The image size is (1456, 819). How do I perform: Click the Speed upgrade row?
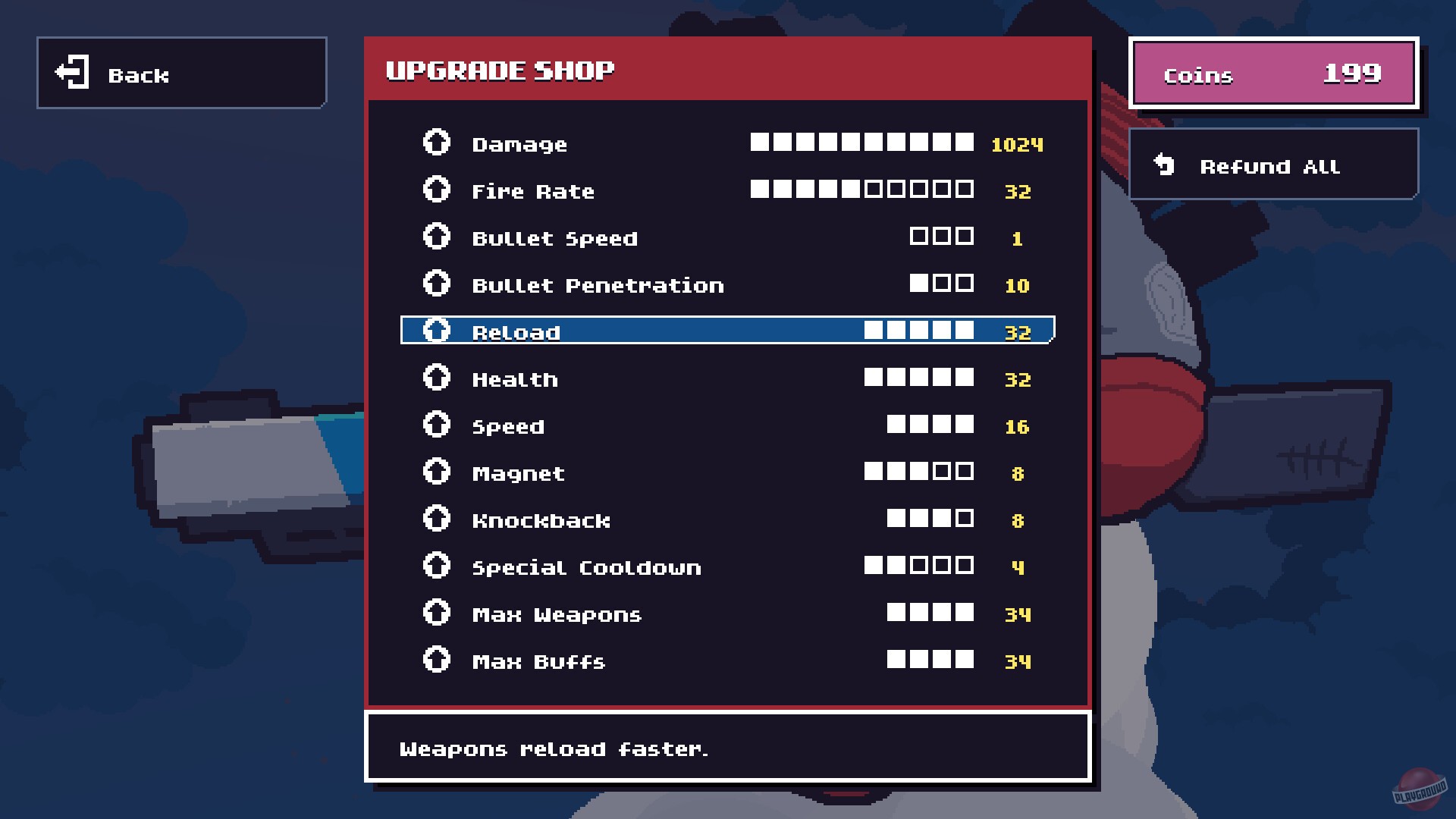coord(682,425)
